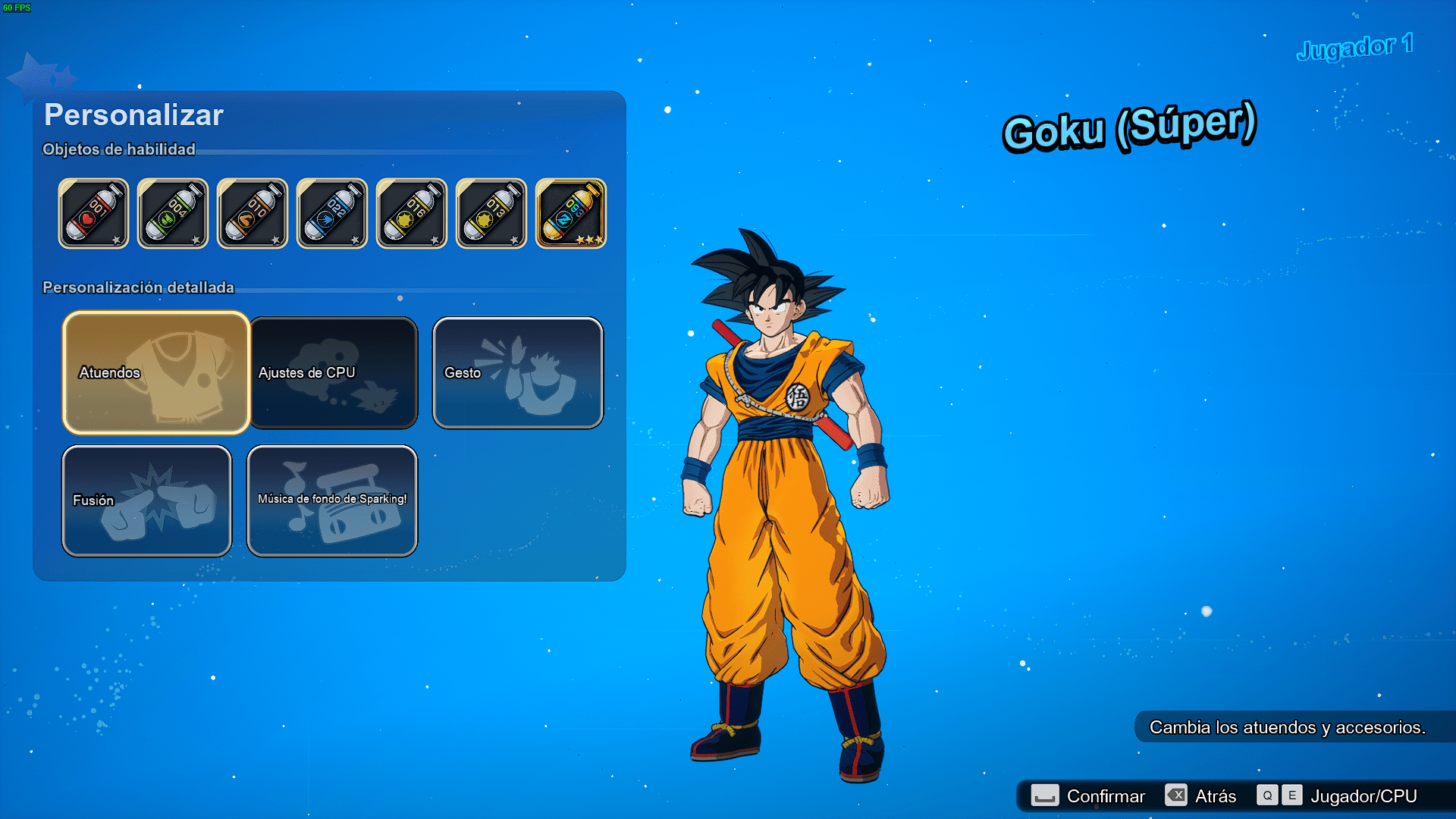1456x819 pixels.
Task: Select Música de fondo de Sparking!
Action: [332, 500]
